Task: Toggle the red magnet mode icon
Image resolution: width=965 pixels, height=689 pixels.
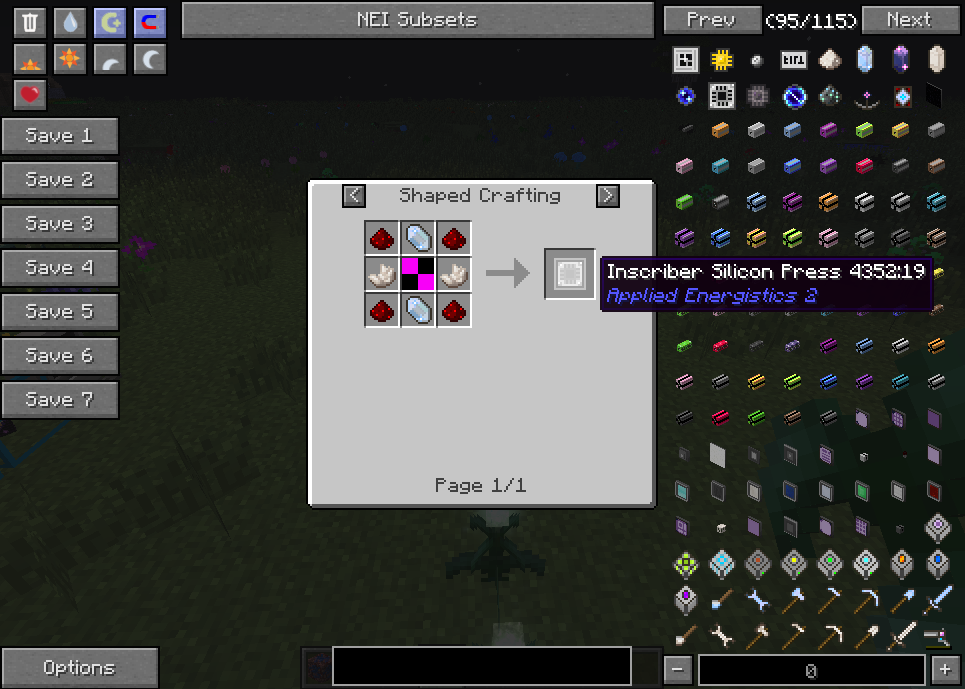Action: (x=150, y=22)
